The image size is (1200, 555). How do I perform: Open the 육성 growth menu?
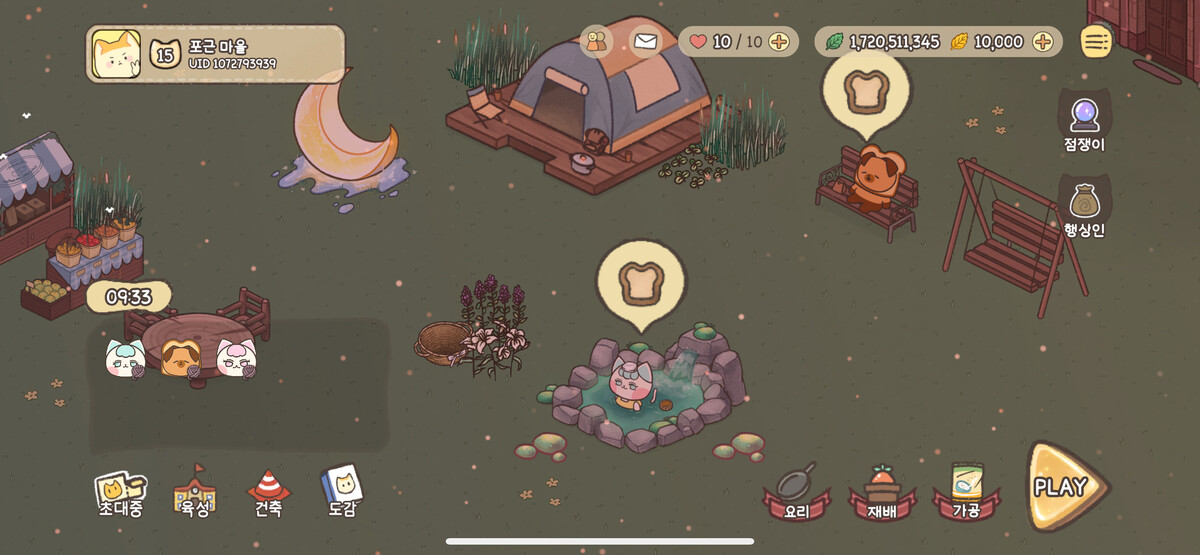[195, 492]
